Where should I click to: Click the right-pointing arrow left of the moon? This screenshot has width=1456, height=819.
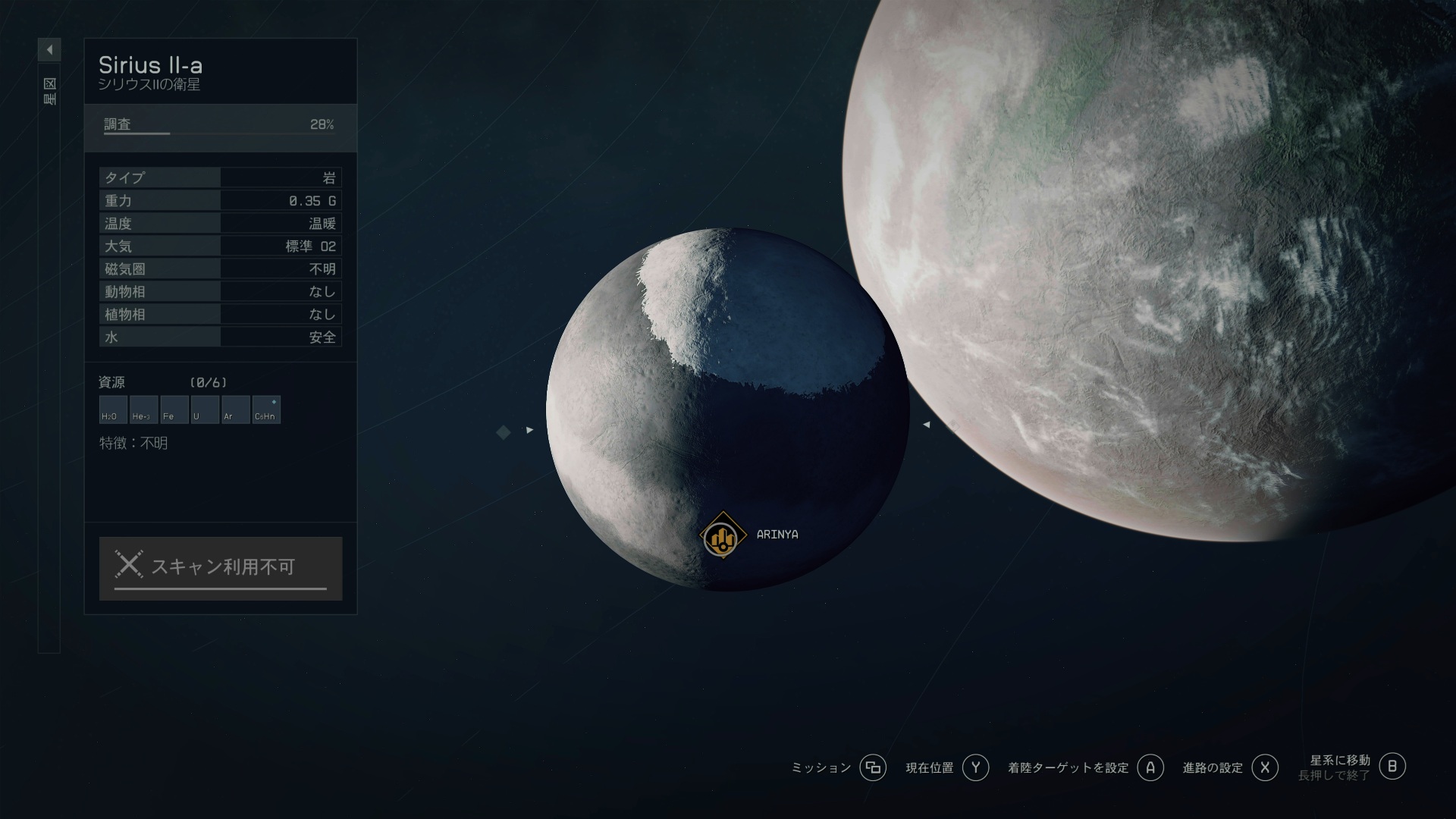pyautogui.click(x=529, y=430)
